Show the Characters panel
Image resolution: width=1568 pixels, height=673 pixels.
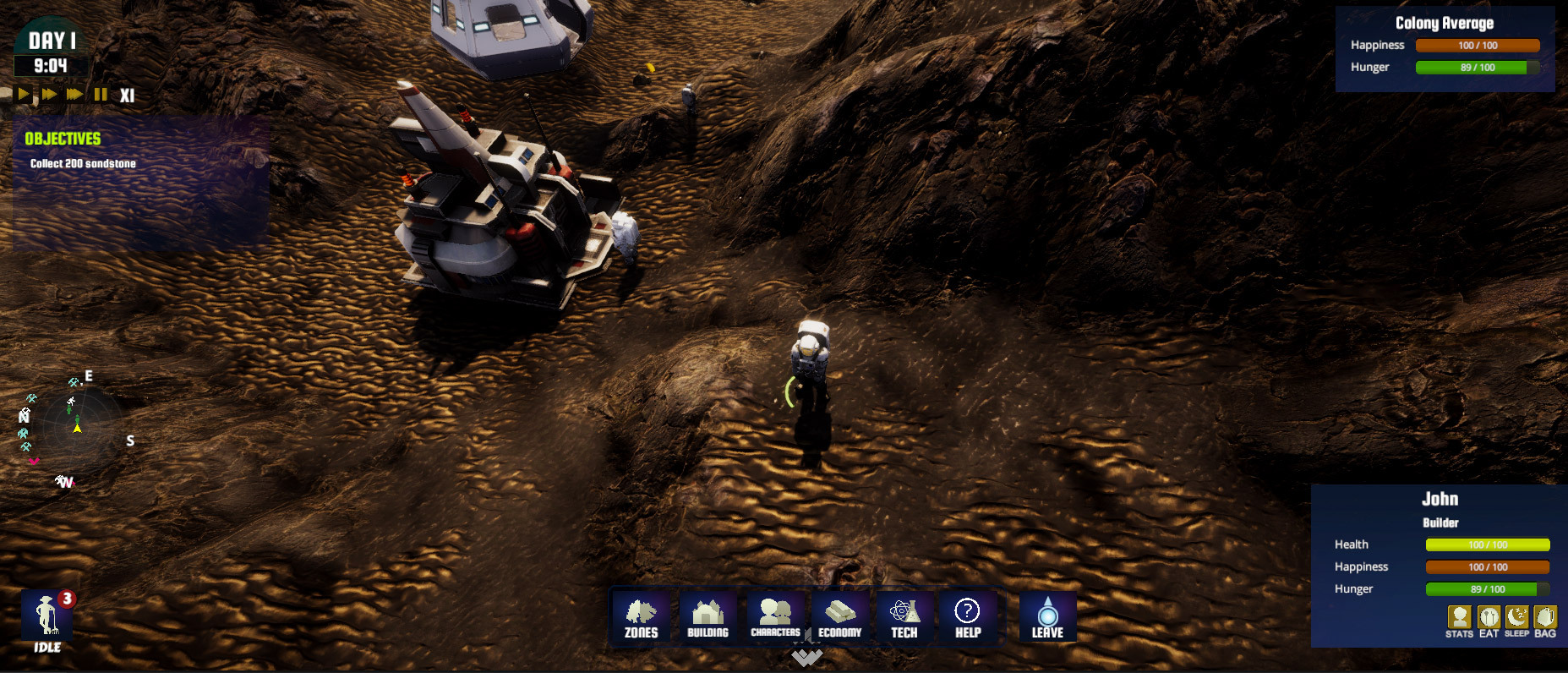pos(775,617)
